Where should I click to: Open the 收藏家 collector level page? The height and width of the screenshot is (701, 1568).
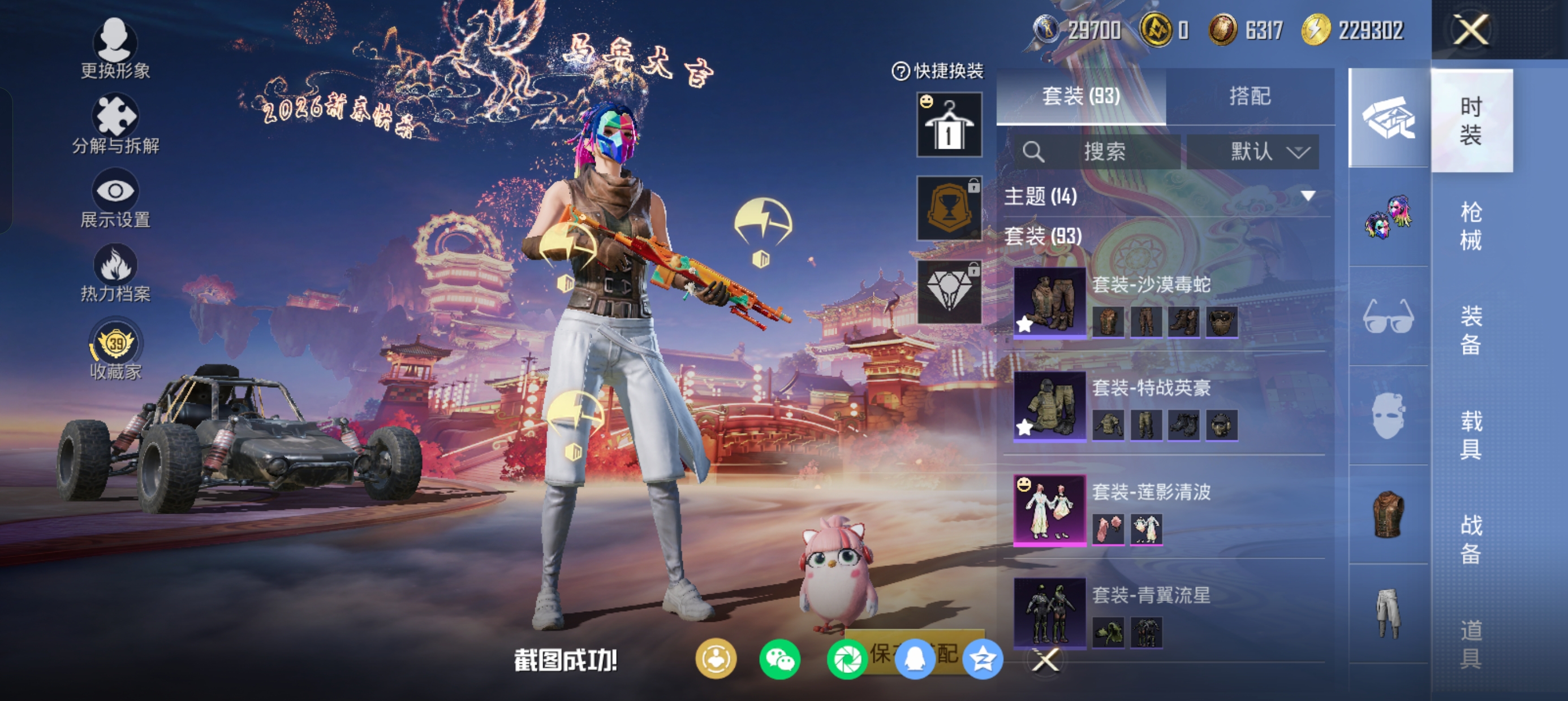(x=115, y=349)
